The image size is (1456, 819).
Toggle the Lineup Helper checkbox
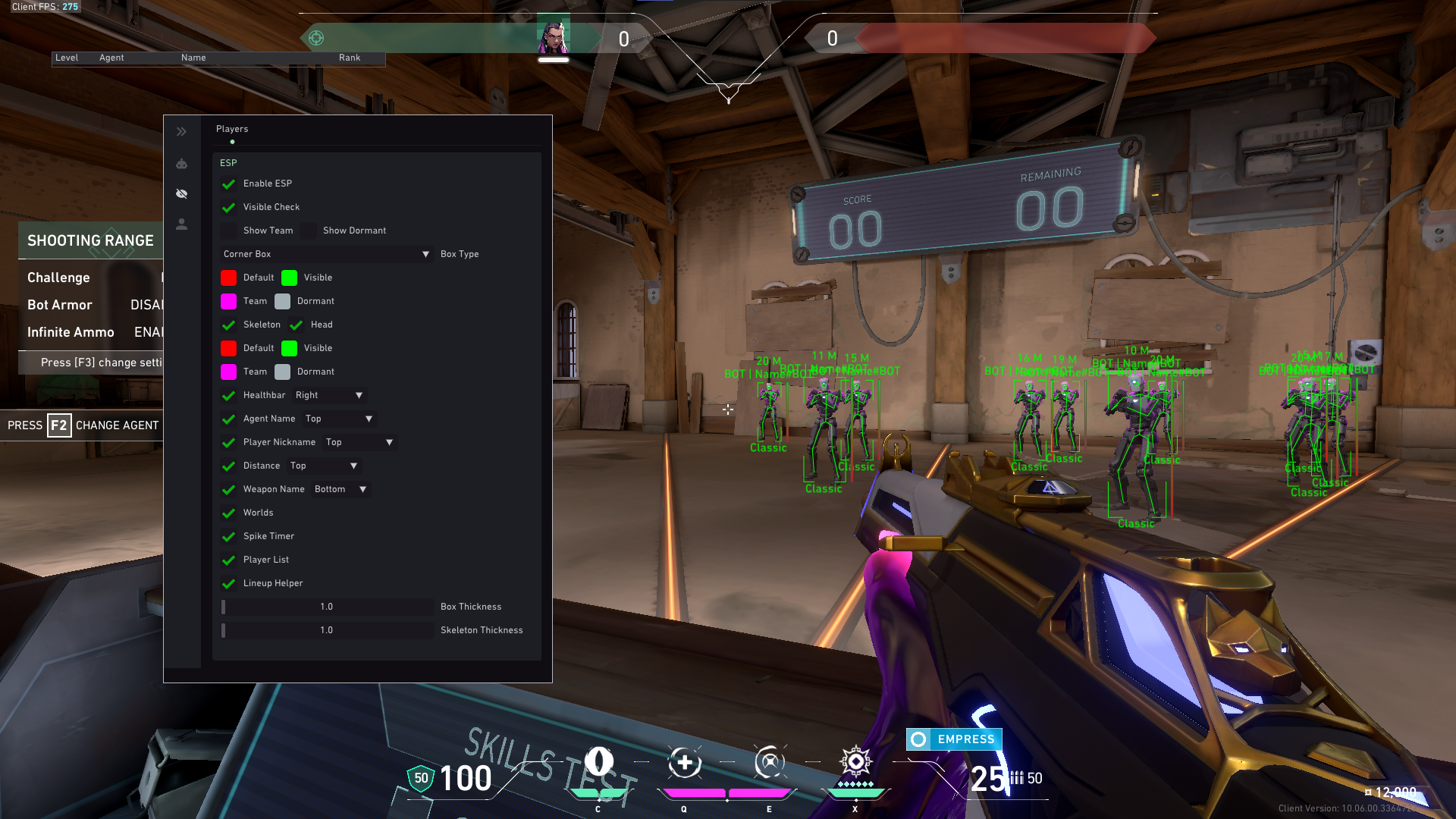point(228,584)
